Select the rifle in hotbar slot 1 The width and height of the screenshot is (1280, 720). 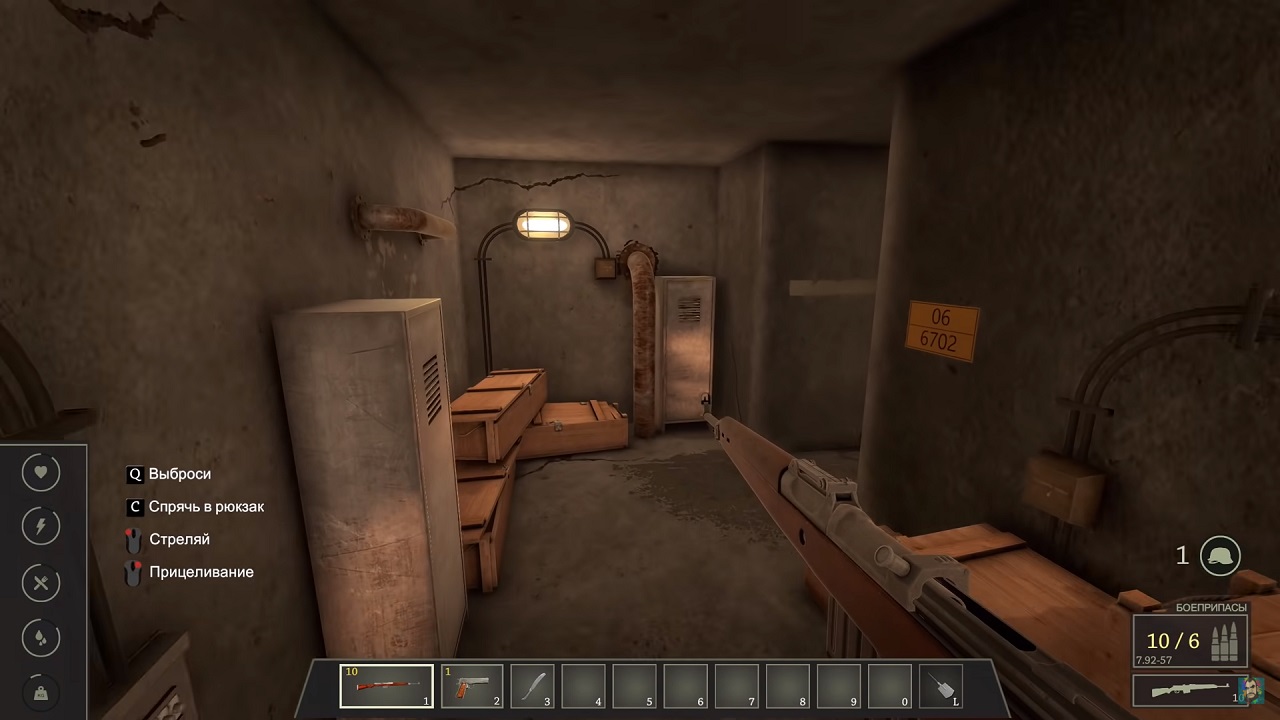[x=386, y=686]
